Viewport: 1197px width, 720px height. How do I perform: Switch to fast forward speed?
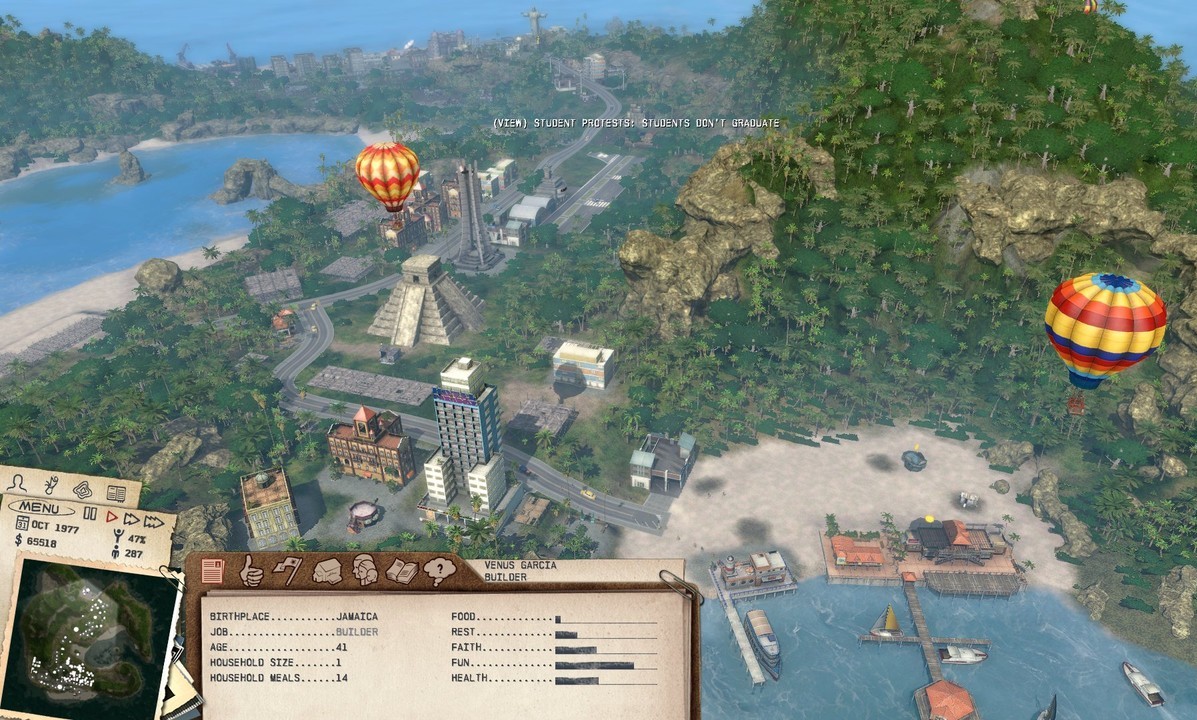[131, 519]
